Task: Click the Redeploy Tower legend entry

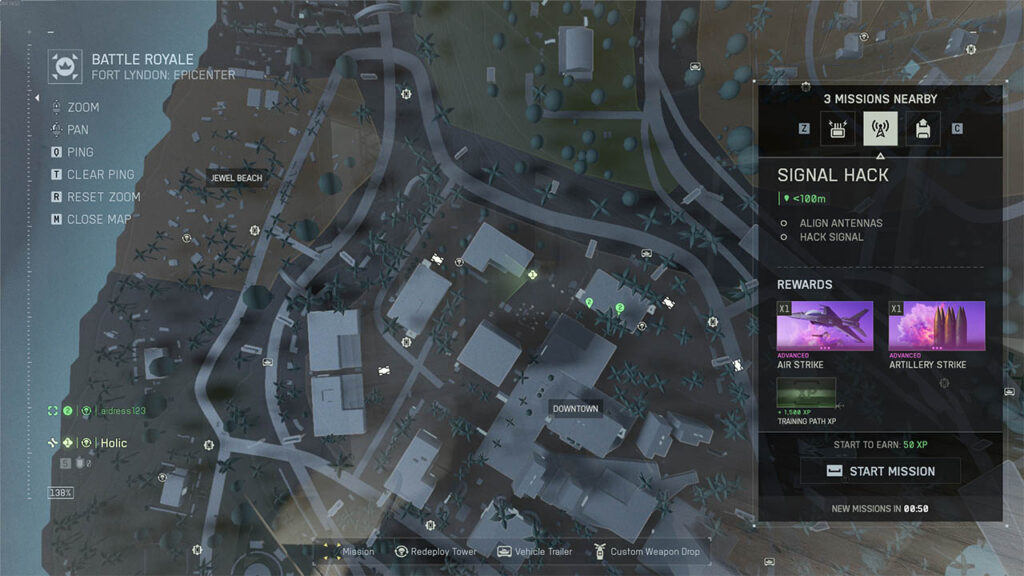Action: (x=435, y=551)
